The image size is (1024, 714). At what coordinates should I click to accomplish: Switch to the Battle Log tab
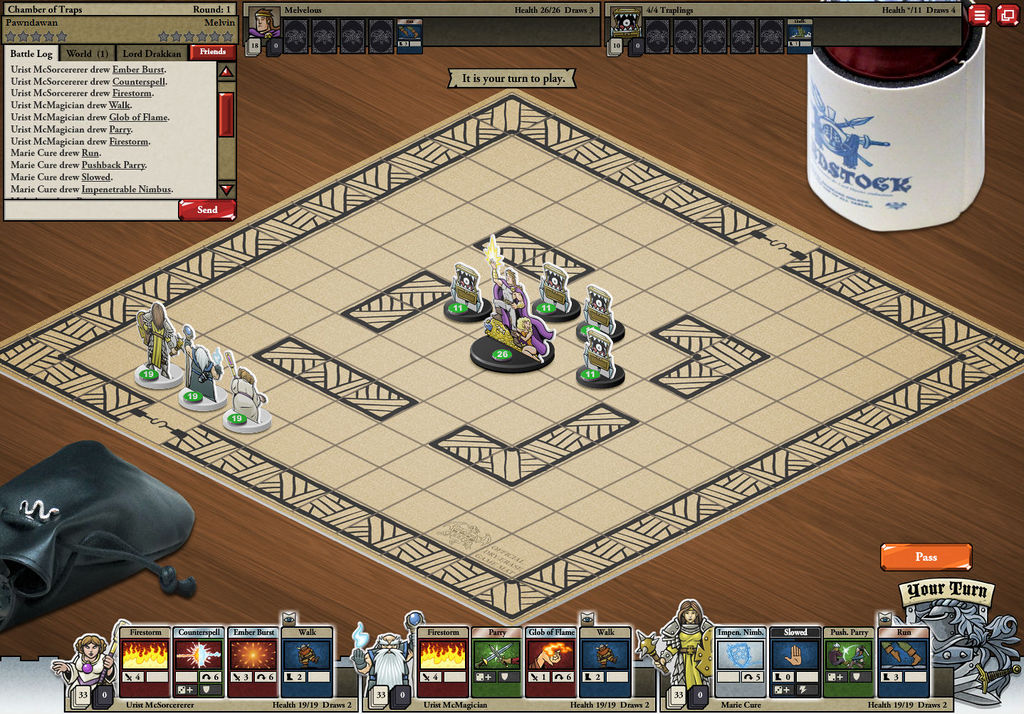click(32, 53)
